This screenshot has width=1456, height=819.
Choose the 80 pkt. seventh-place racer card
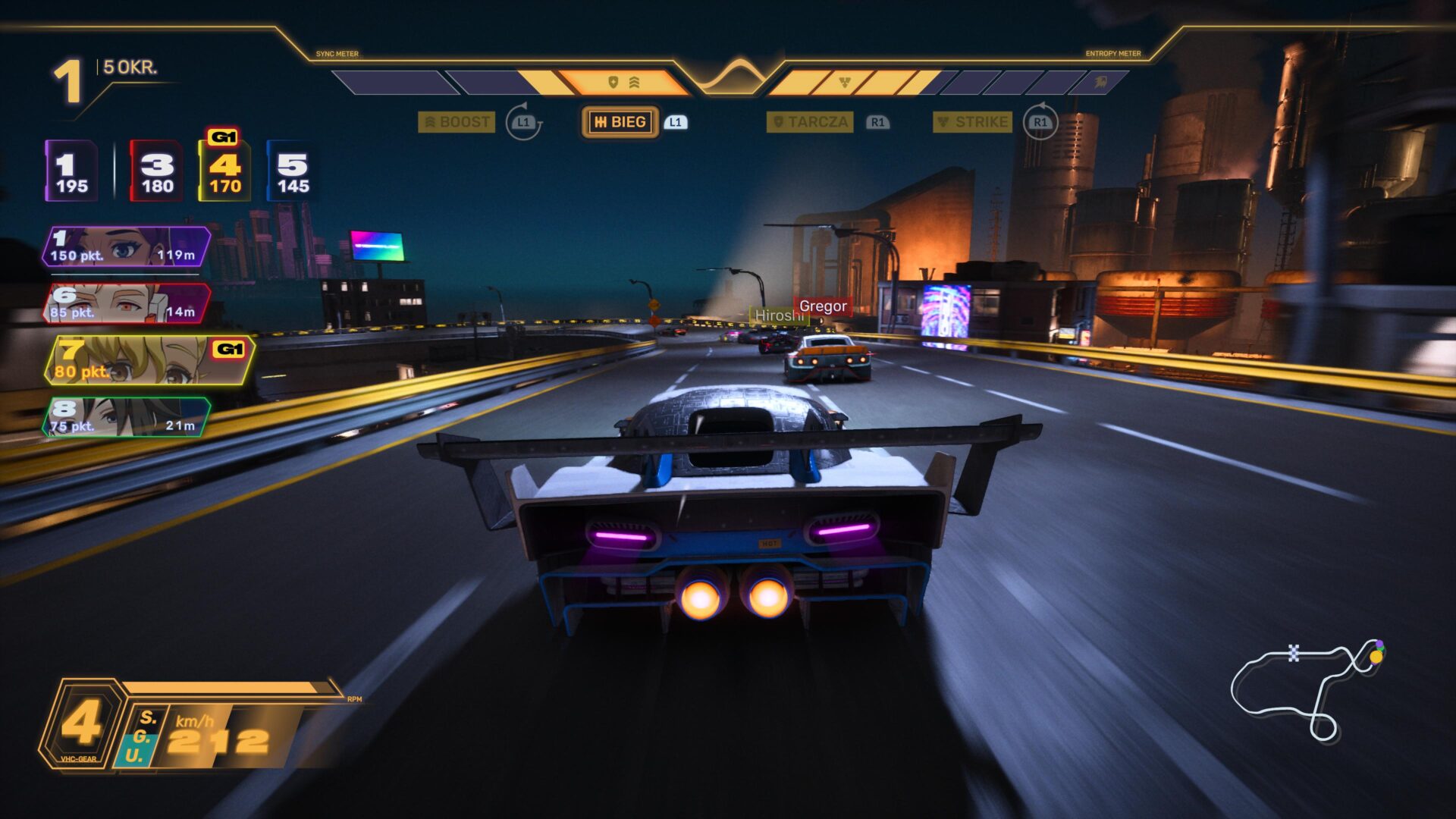click(148, 361)
